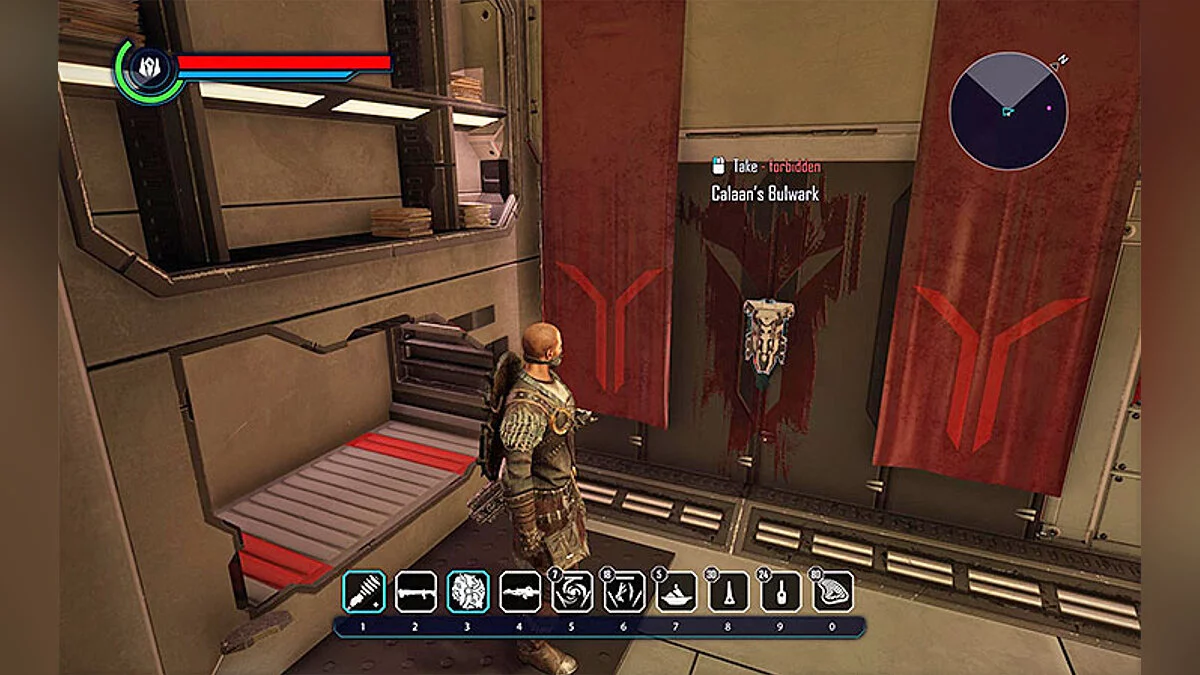Use the branching lightning ability in slot 6
Image resolution: width=1200 pixels, height=675 pixels.
(624, 591)
